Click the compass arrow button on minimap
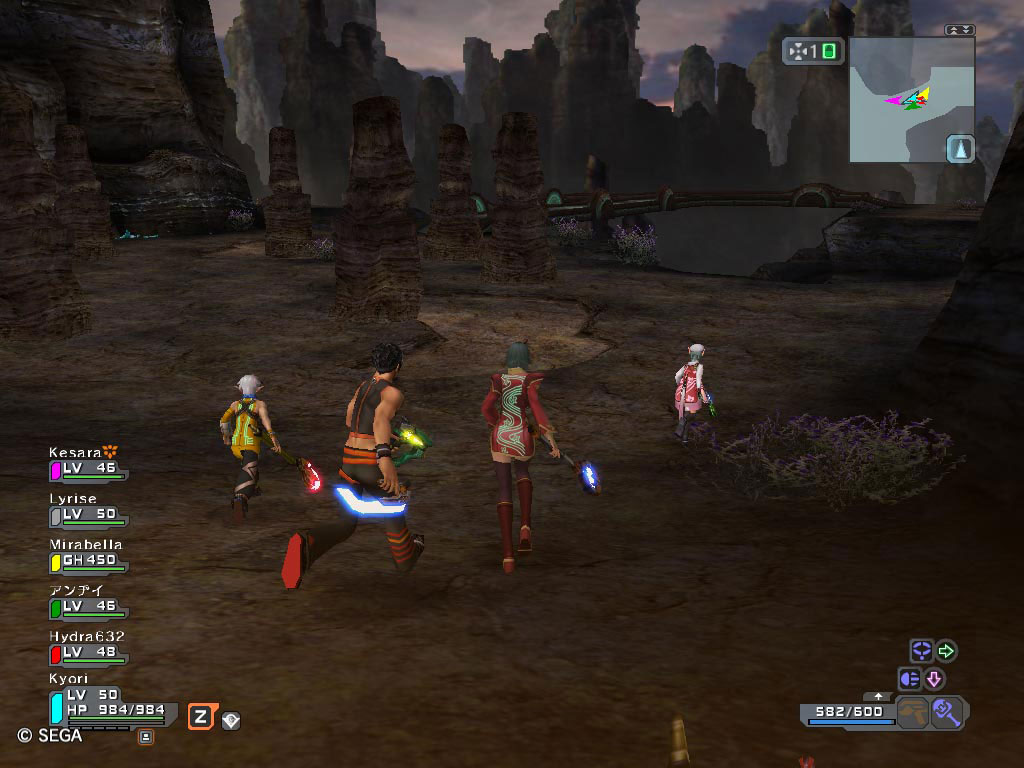Viewport: 1024px width, 768px height. click(959, 149)
